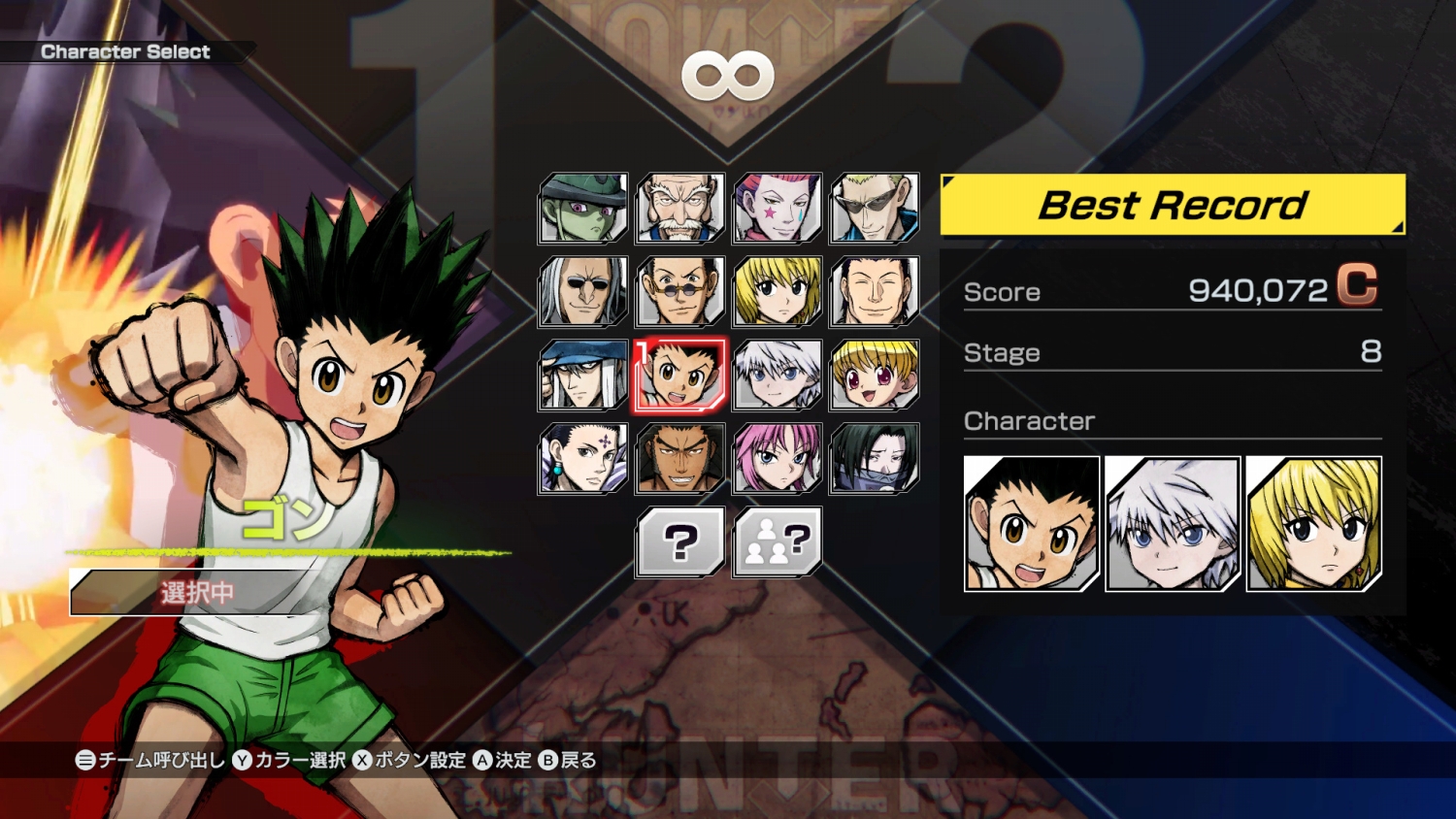Choose Morel, white-haired with dark sunglasses
The height and width of the screenshot is (819, 1456).
pos(583,291)
